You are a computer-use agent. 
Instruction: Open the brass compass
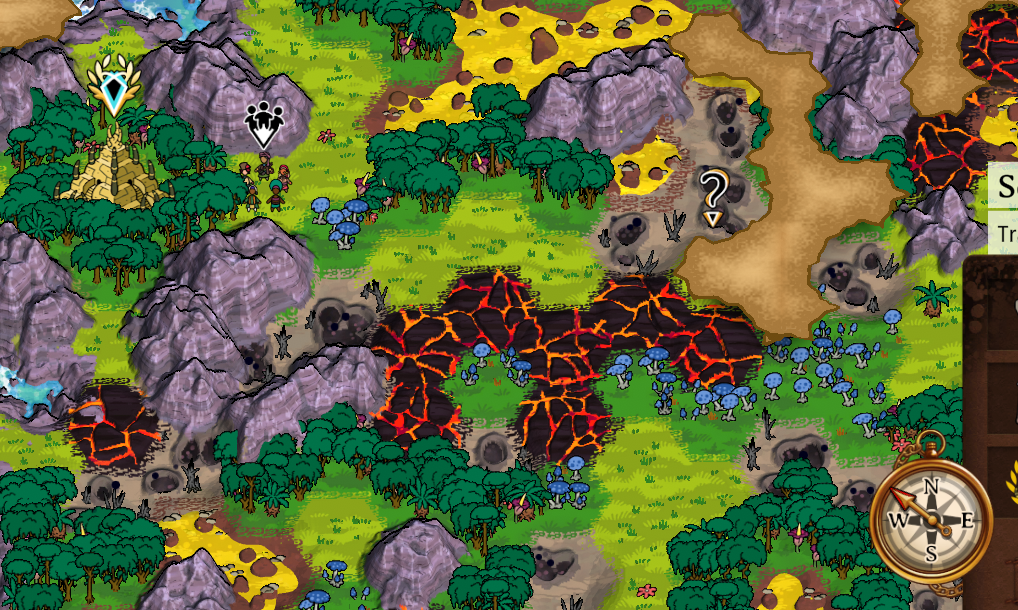tap(930, 517)
